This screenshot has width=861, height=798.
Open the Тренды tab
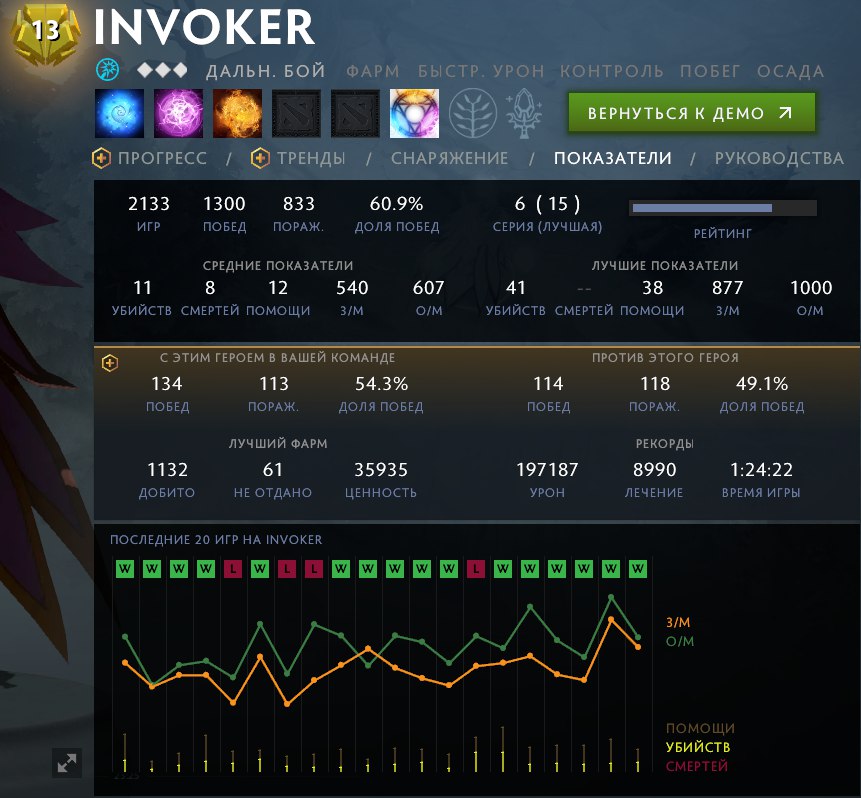click(x=298, y=158)
